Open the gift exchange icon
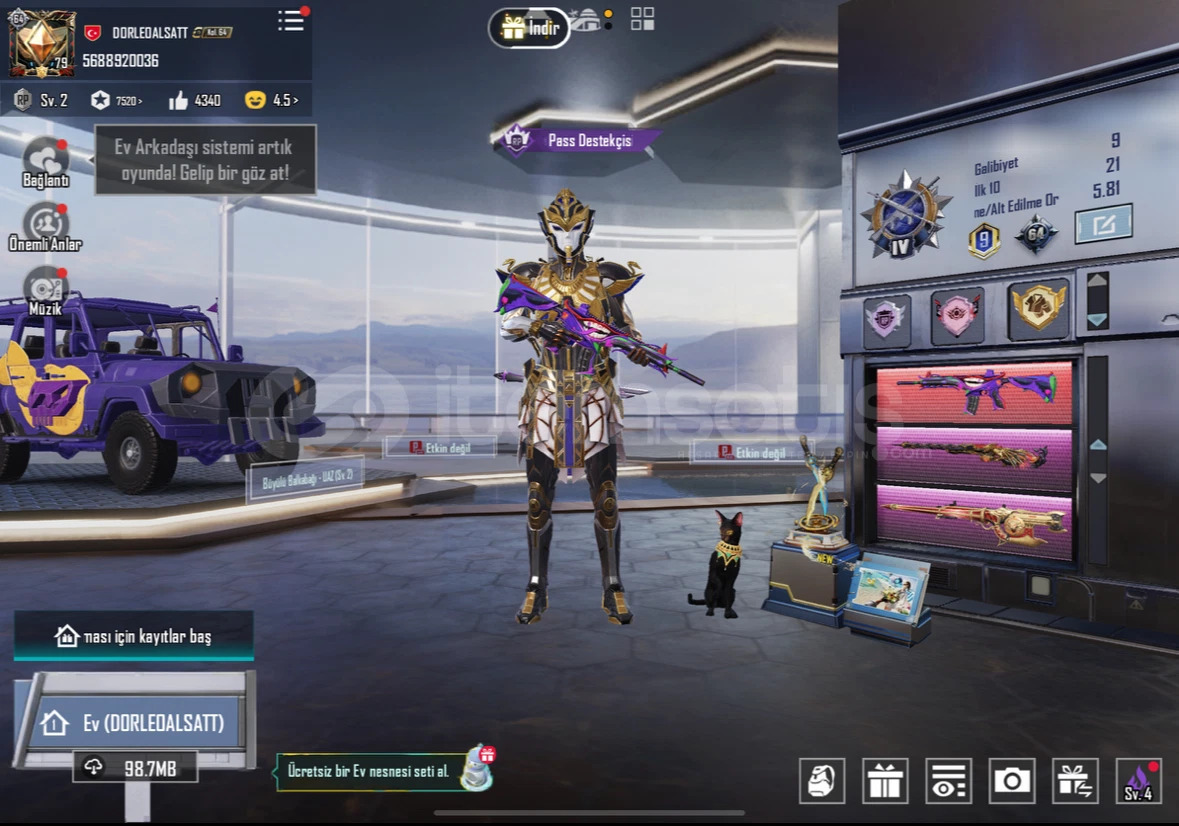 coord(1075,780)
